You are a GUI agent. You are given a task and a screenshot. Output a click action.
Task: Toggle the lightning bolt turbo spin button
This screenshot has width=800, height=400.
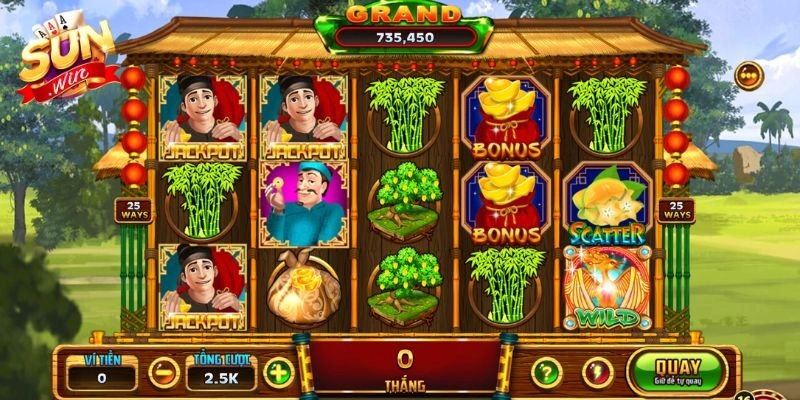(x=597, y=373)
